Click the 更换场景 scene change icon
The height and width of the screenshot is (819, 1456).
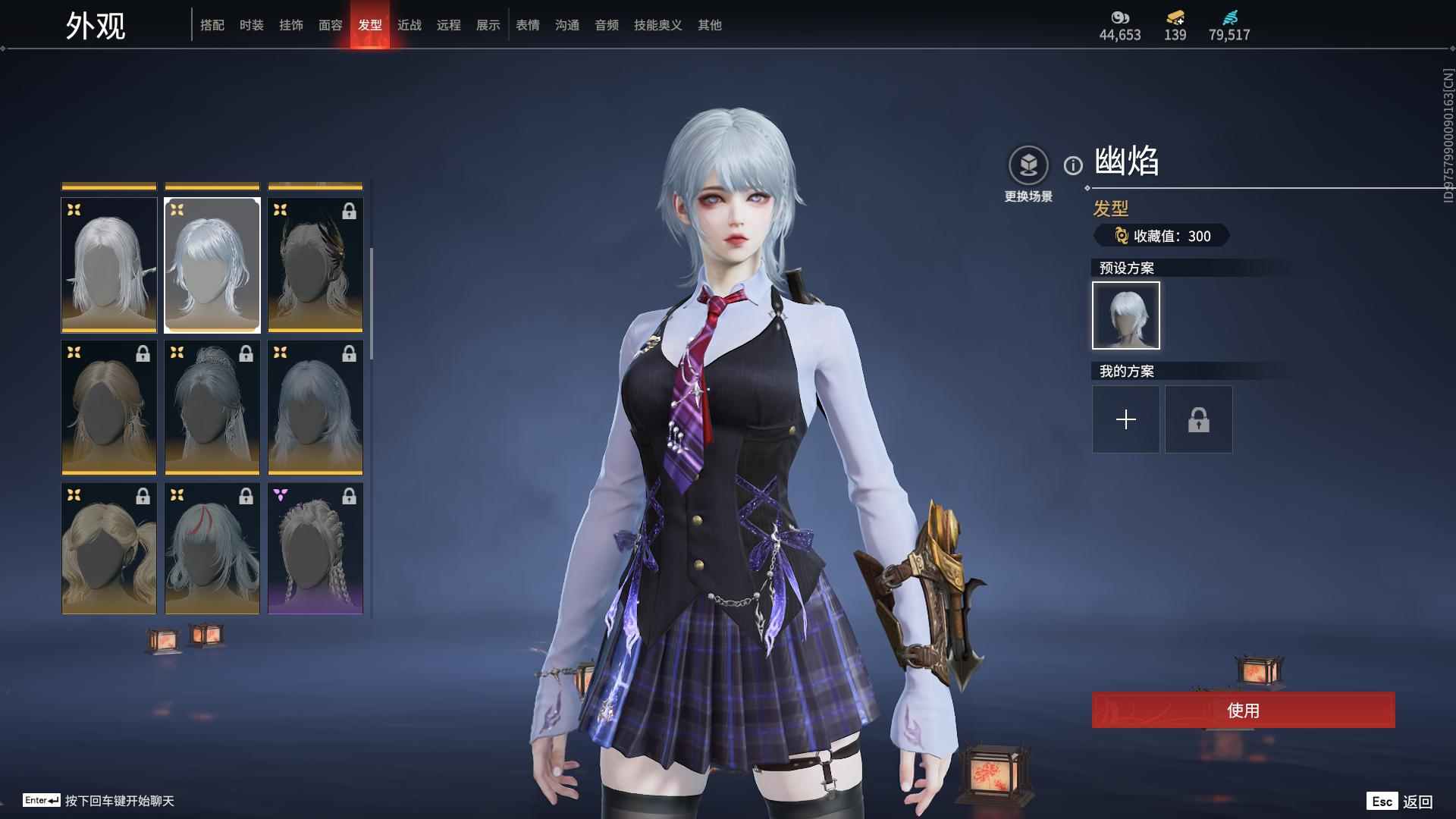[1028, 163]
